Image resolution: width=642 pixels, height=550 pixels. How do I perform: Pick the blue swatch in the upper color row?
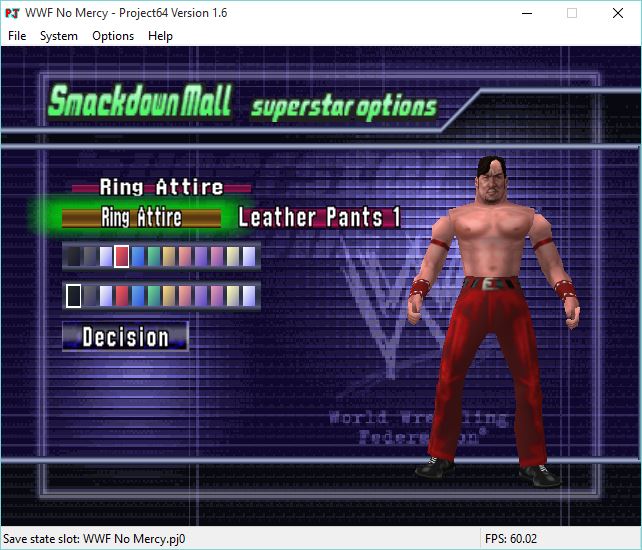point(138,257)
